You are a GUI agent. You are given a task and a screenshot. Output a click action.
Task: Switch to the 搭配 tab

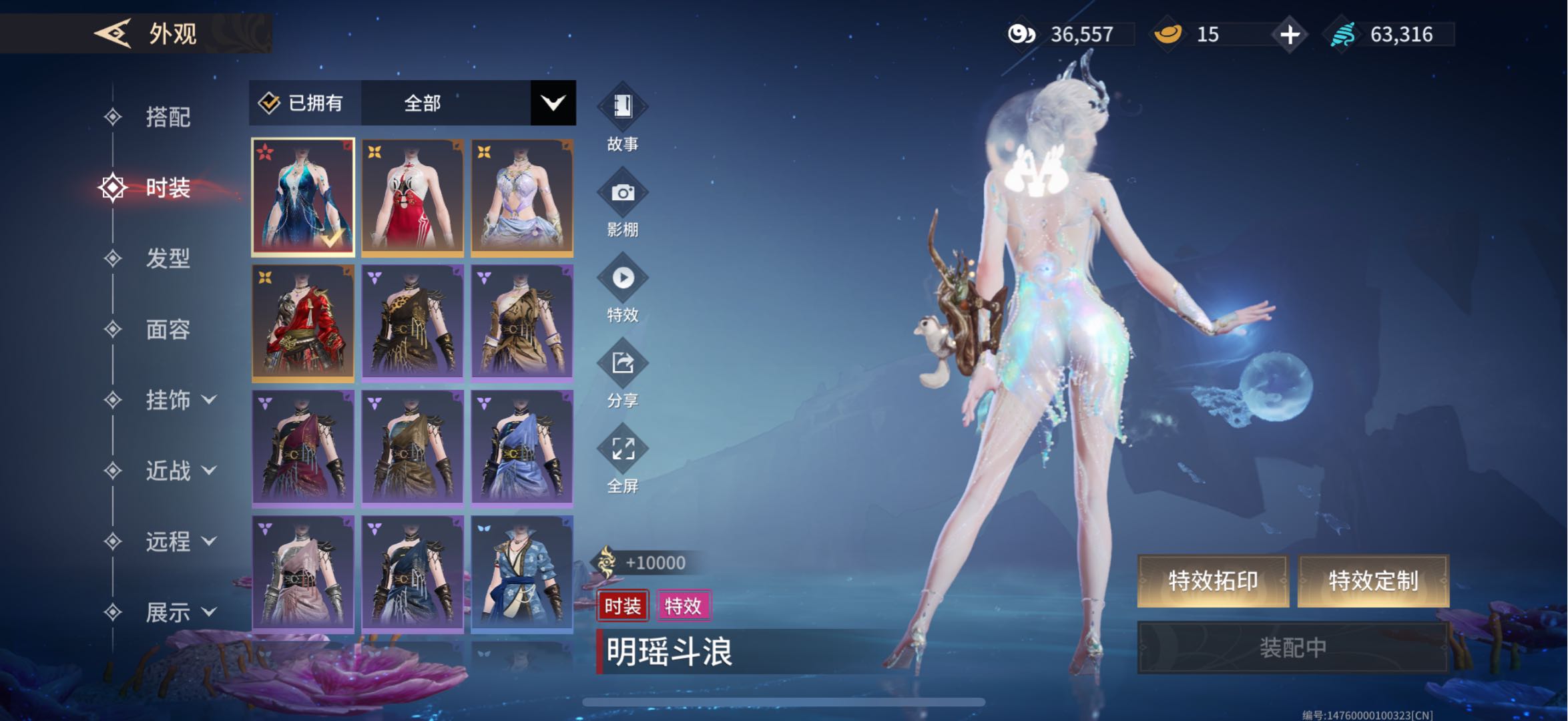168,117
